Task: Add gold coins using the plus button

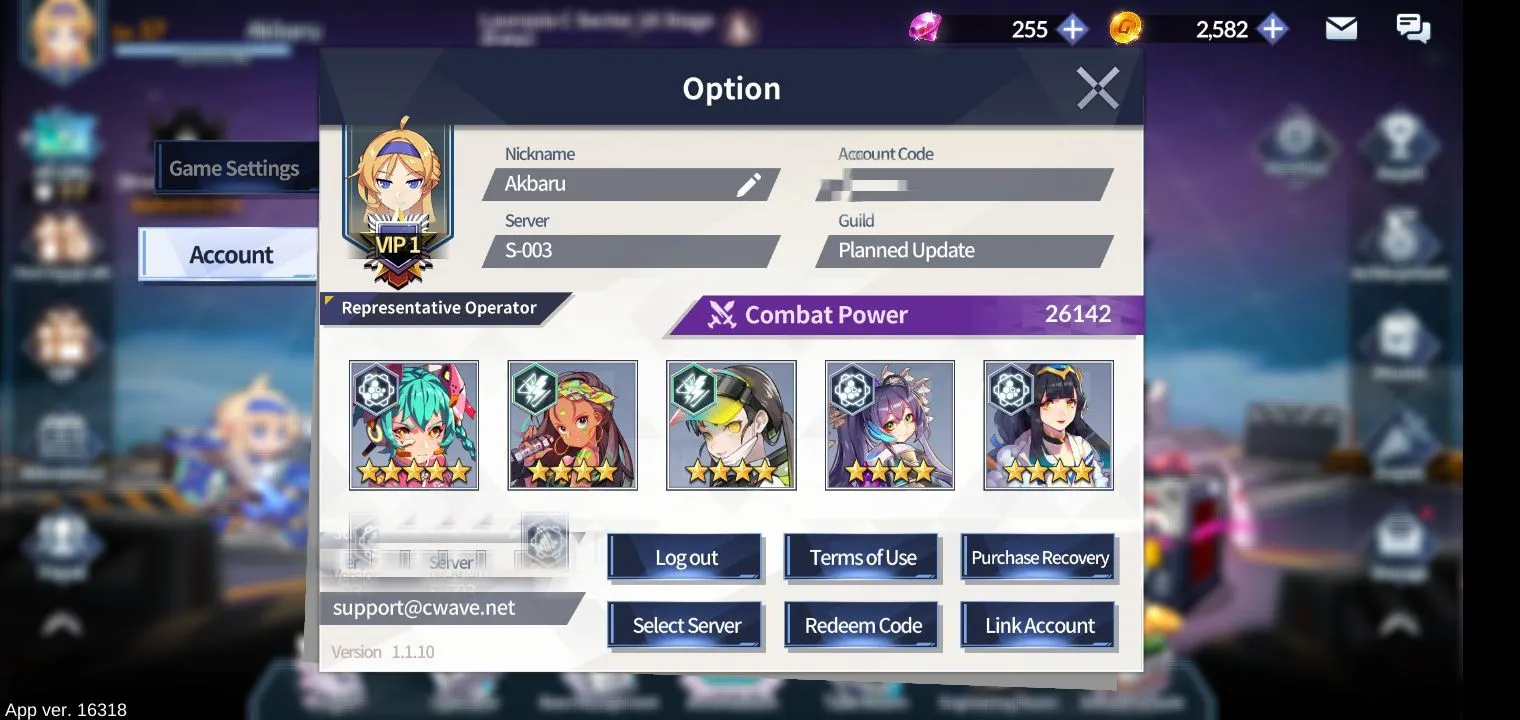Action: click(1272, 29)
